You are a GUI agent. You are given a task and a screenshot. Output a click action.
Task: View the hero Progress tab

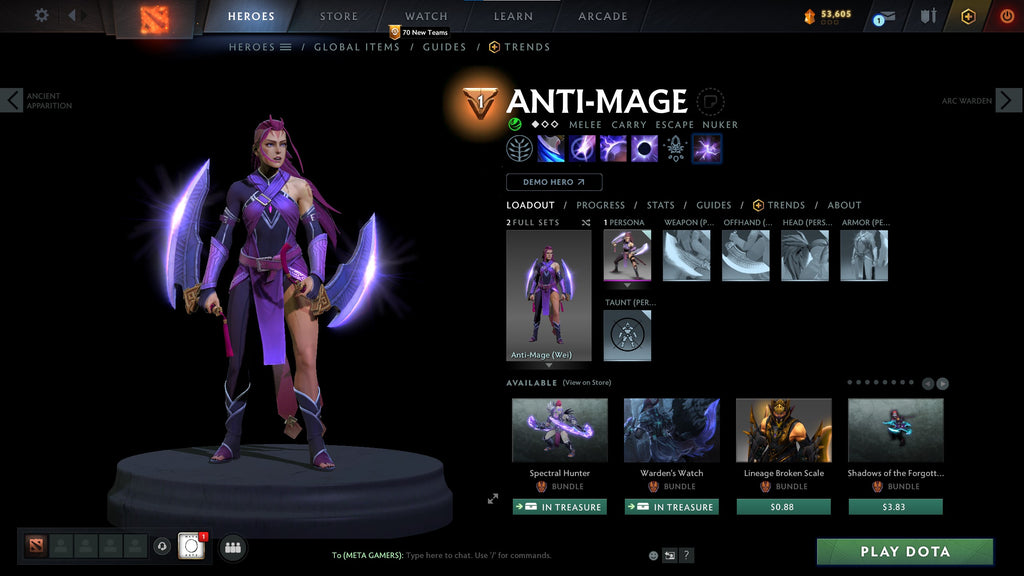point(600,205)
